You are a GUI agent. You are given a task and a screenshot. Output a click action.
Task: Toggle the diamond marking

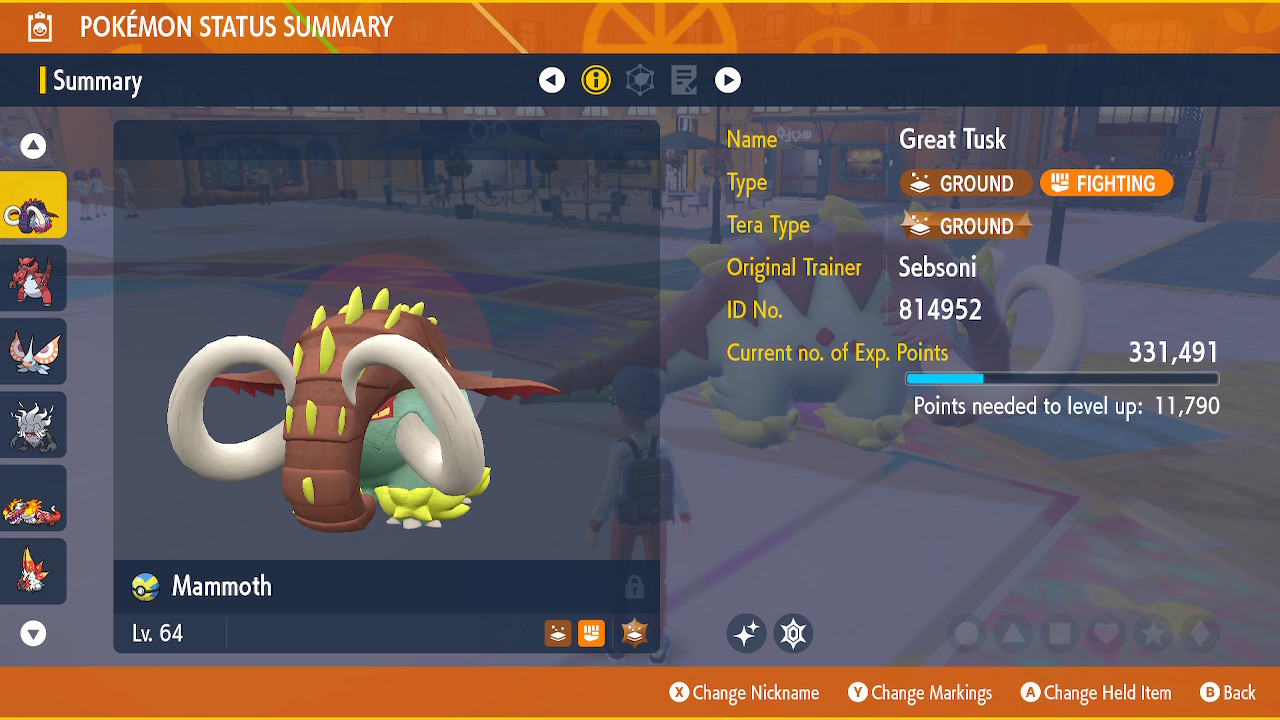[1200, 634]
